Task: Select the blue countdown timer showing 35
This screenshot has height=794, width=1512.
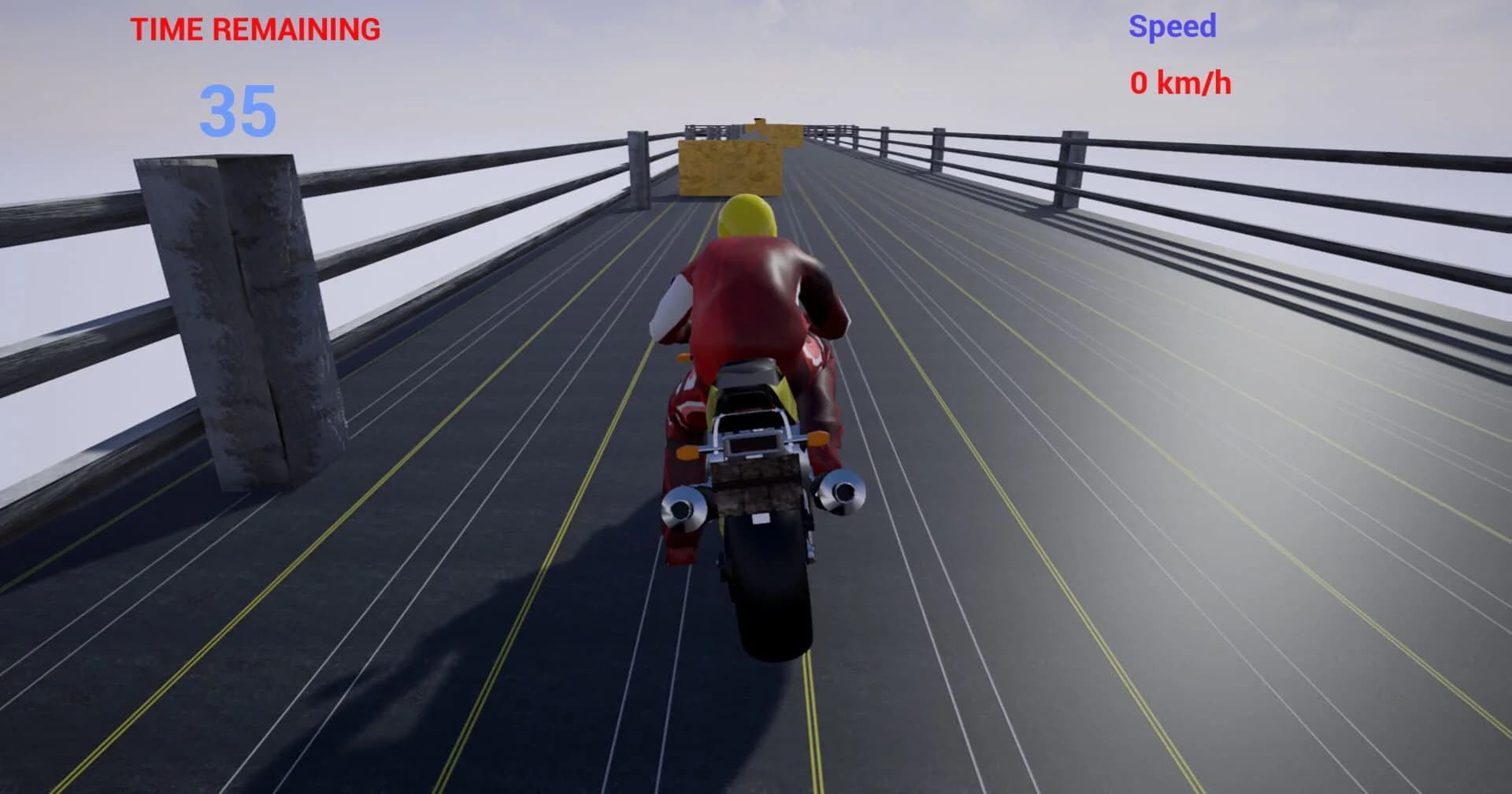Action: [237, 110]
